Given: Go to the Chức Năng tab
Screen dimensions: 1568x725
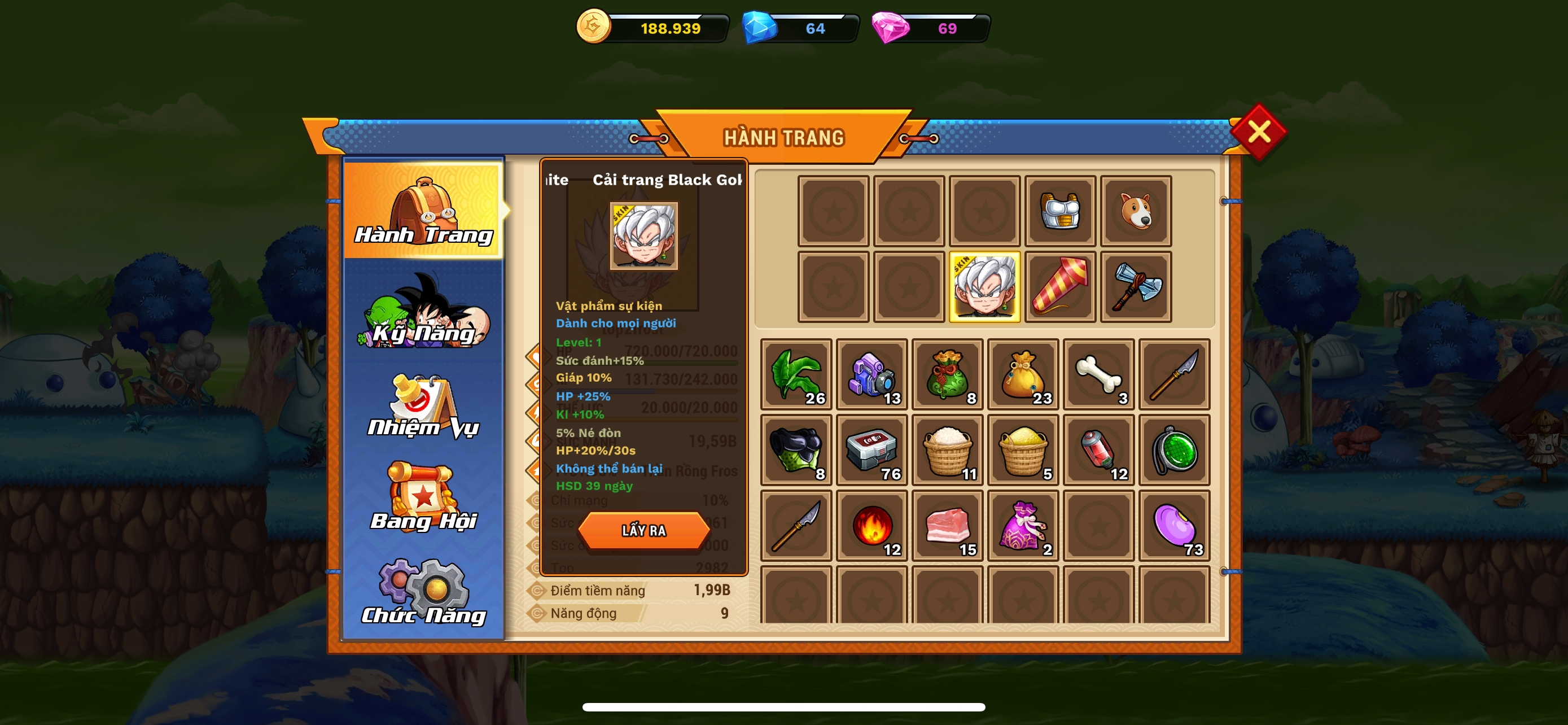Looking at the screenshot, I should (424, 593).
